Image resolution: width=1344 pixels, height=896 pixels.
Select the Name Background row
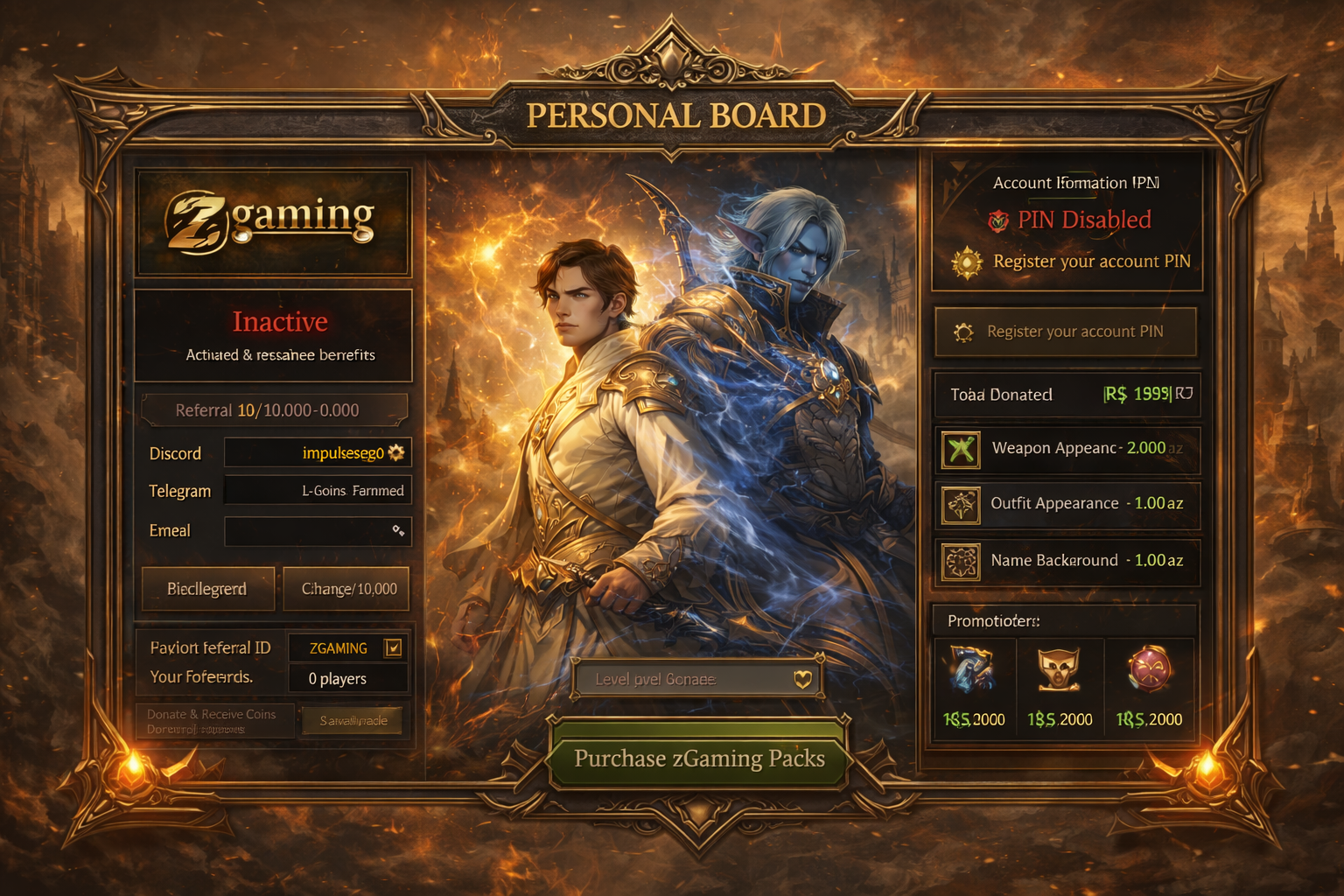[1067, 561]
